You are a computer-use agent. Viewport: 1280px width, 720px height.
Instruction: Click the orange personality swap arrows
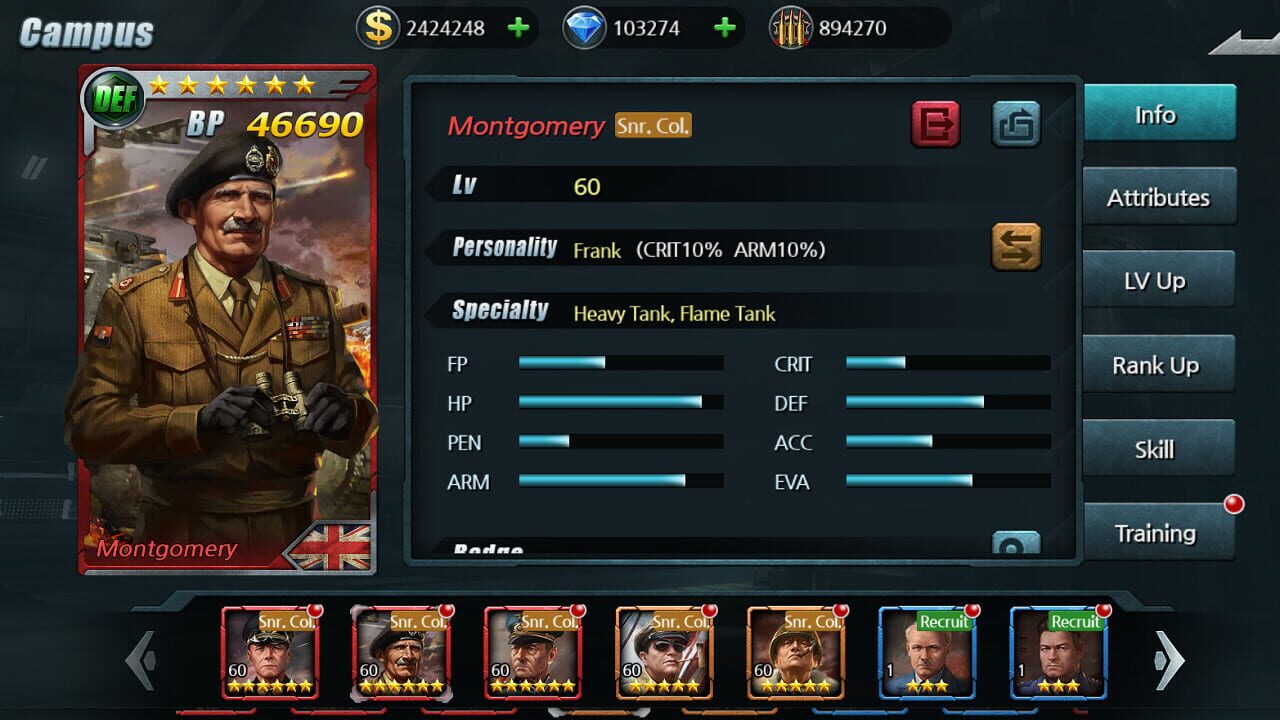point(1018,246)
